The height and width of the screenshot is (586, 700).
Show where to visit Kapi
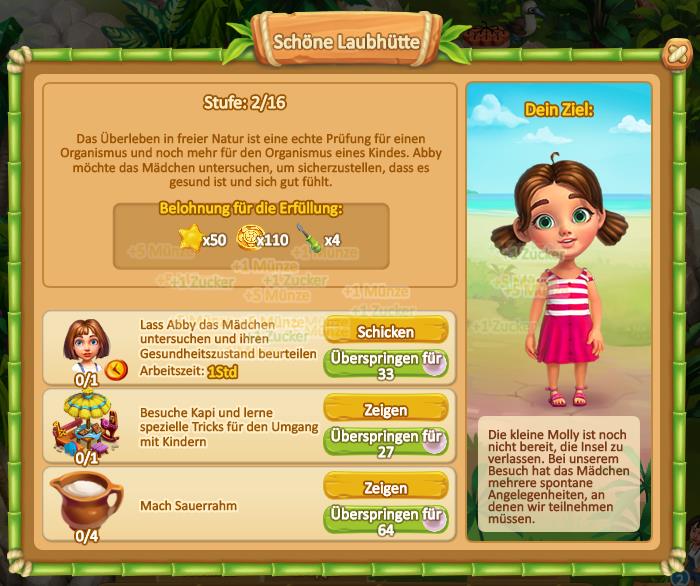(385, 410)
